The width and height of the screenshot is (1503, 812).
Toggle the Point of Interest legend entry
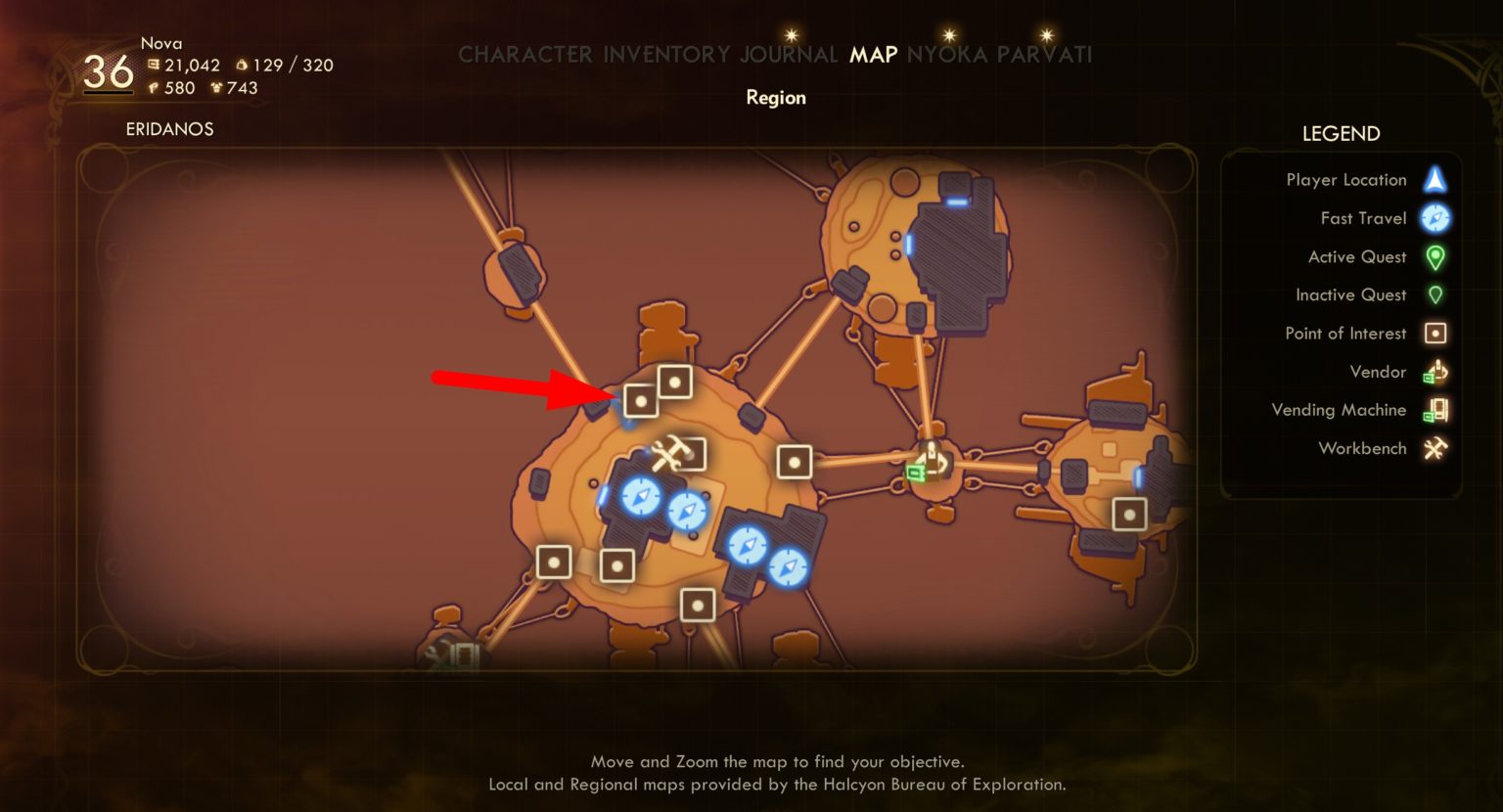1435,333
